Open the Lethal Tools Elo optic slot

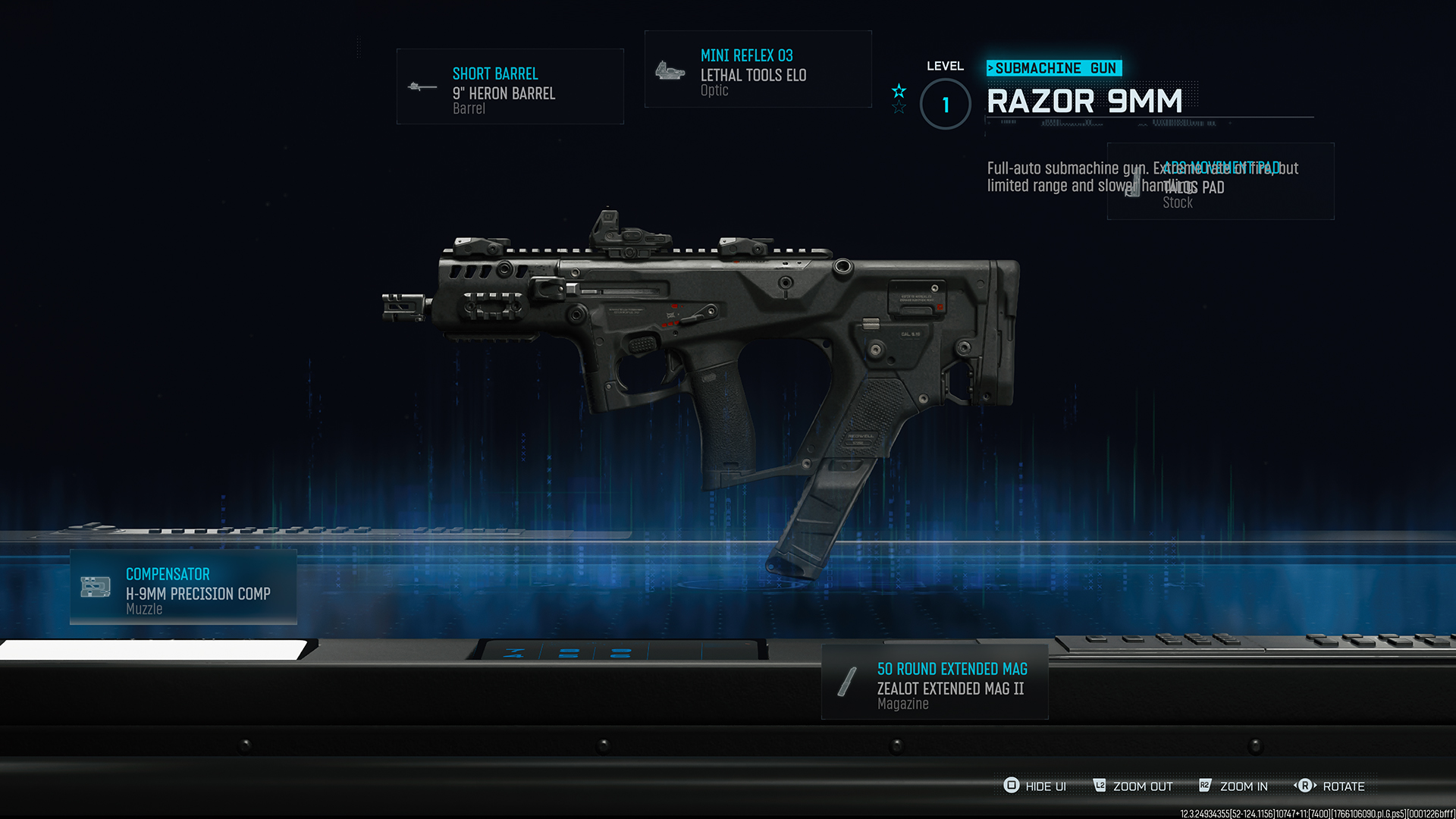tap(757, 69)
